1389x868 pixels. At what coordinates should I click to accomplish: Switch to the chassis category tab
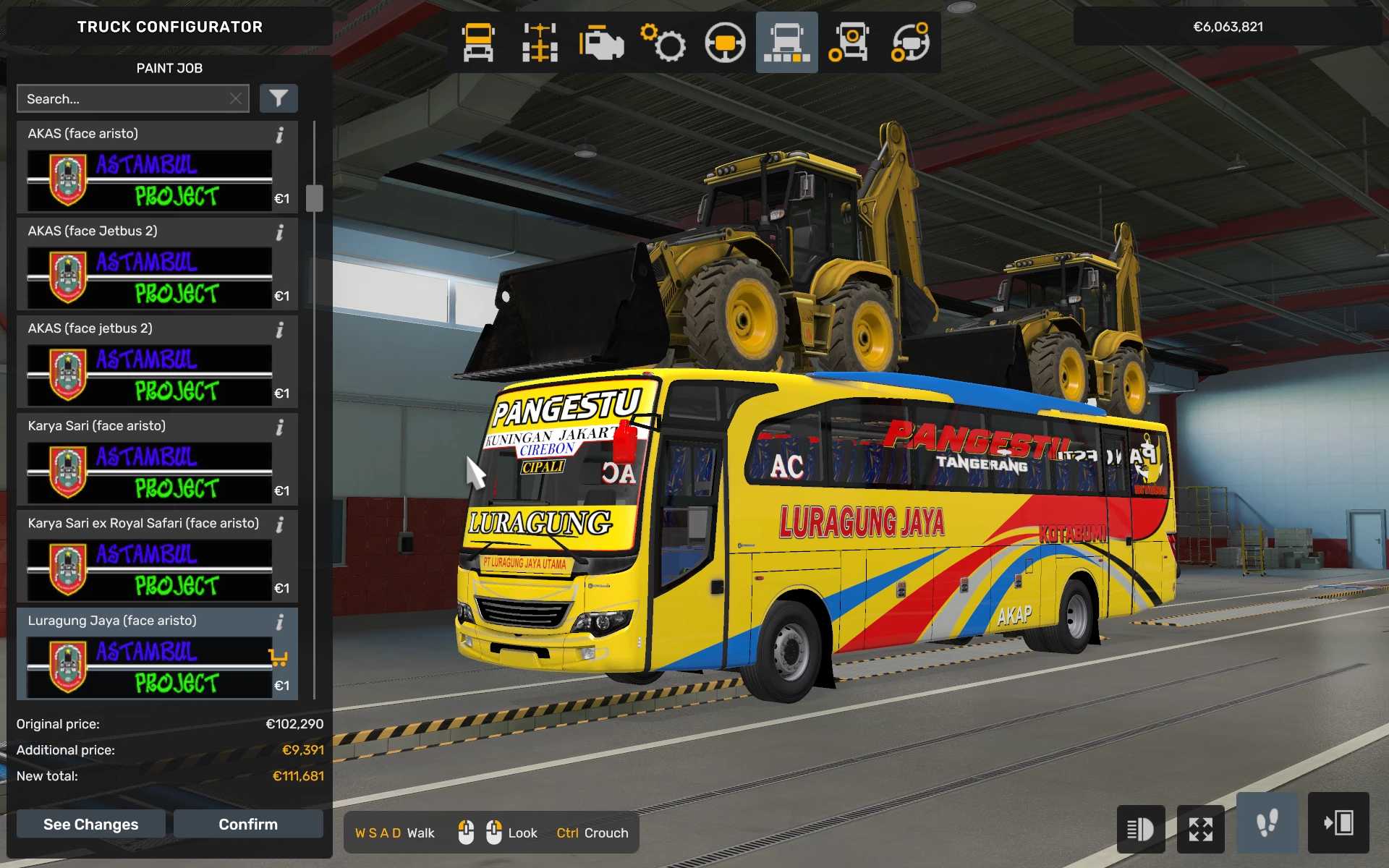coord(540,43)
